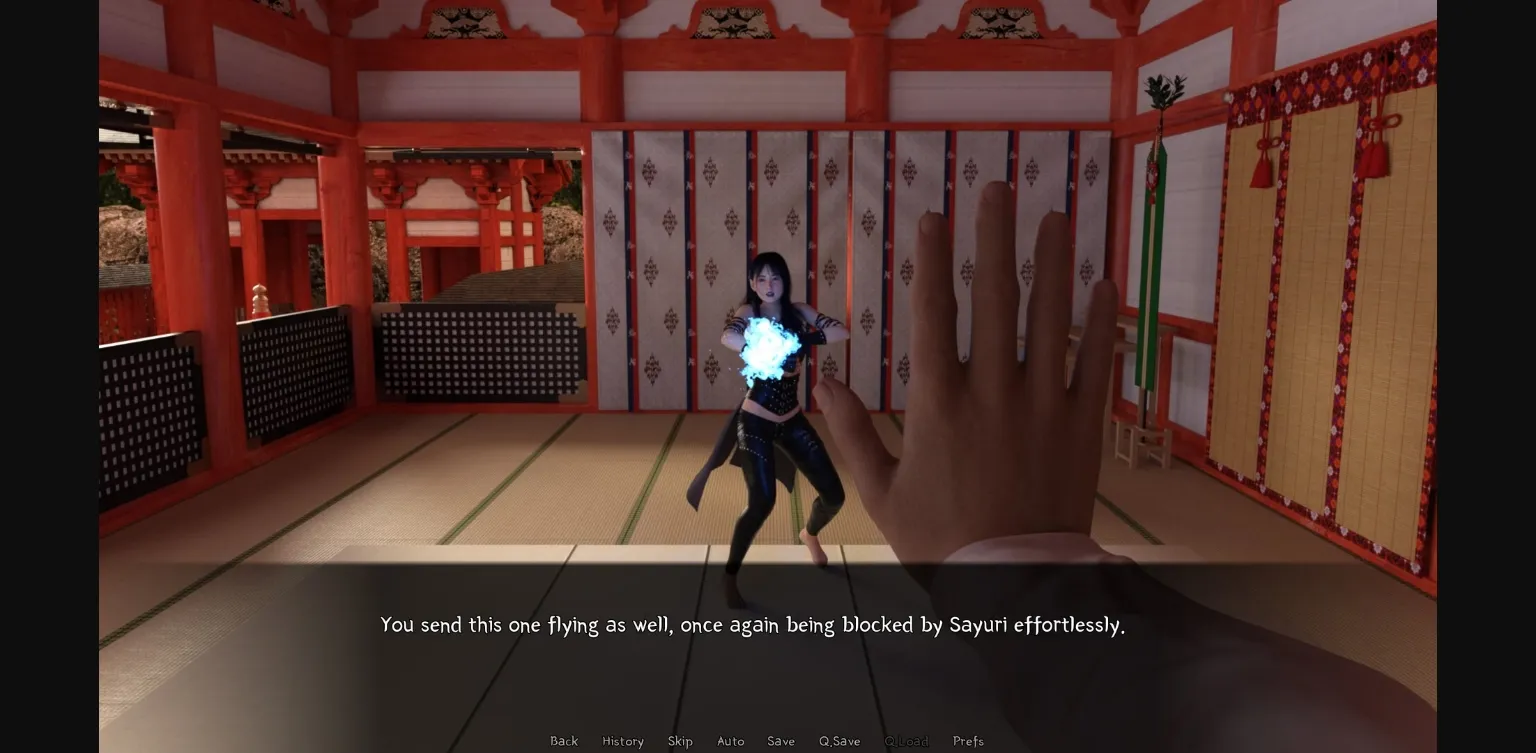Turn on Auto dialogue advance
This screenshot has height=753, width=1536.
(x=731, y=741)
